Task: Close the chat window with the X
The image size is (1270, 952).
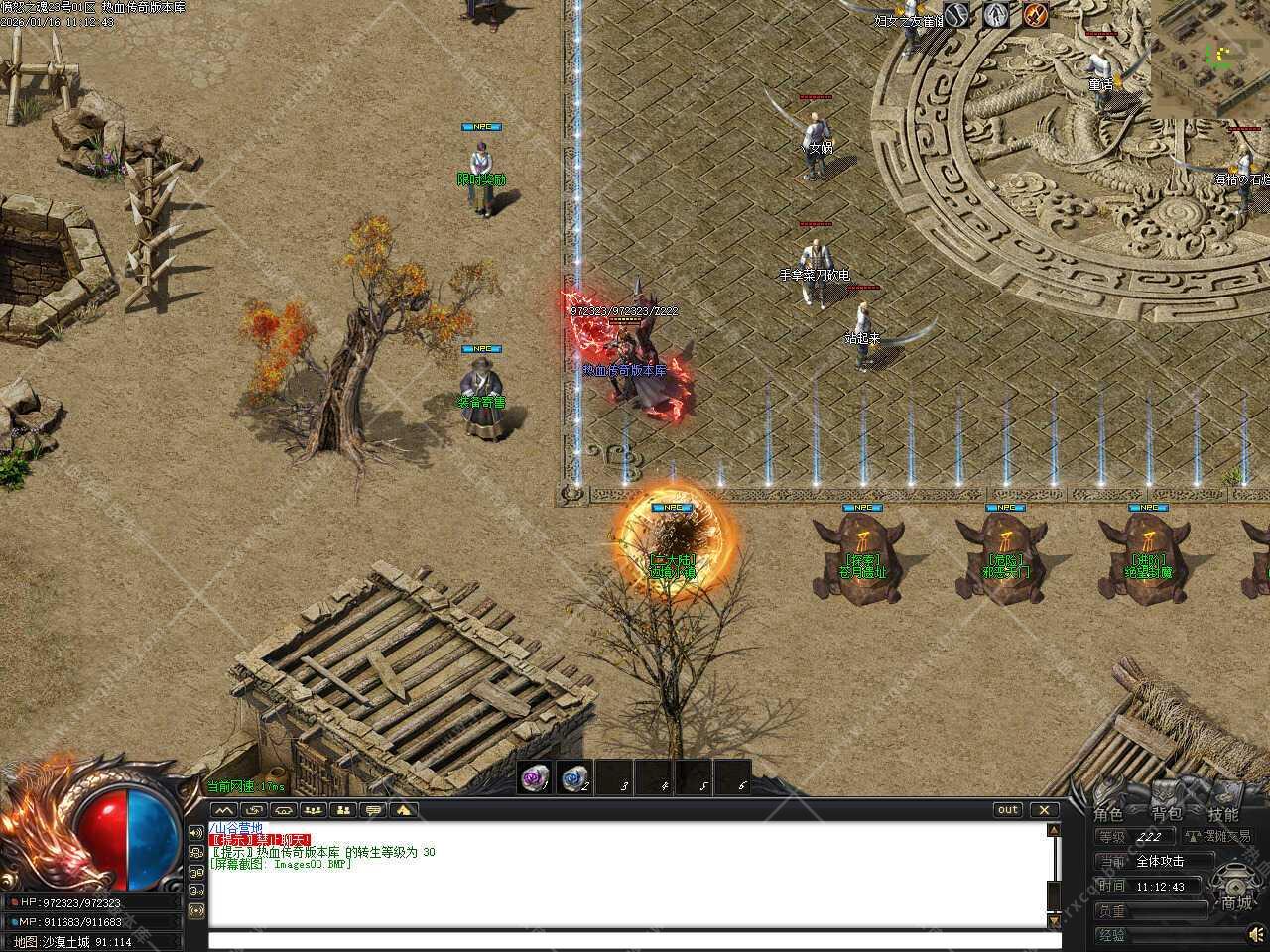Action: click(x=1044, y=810)
